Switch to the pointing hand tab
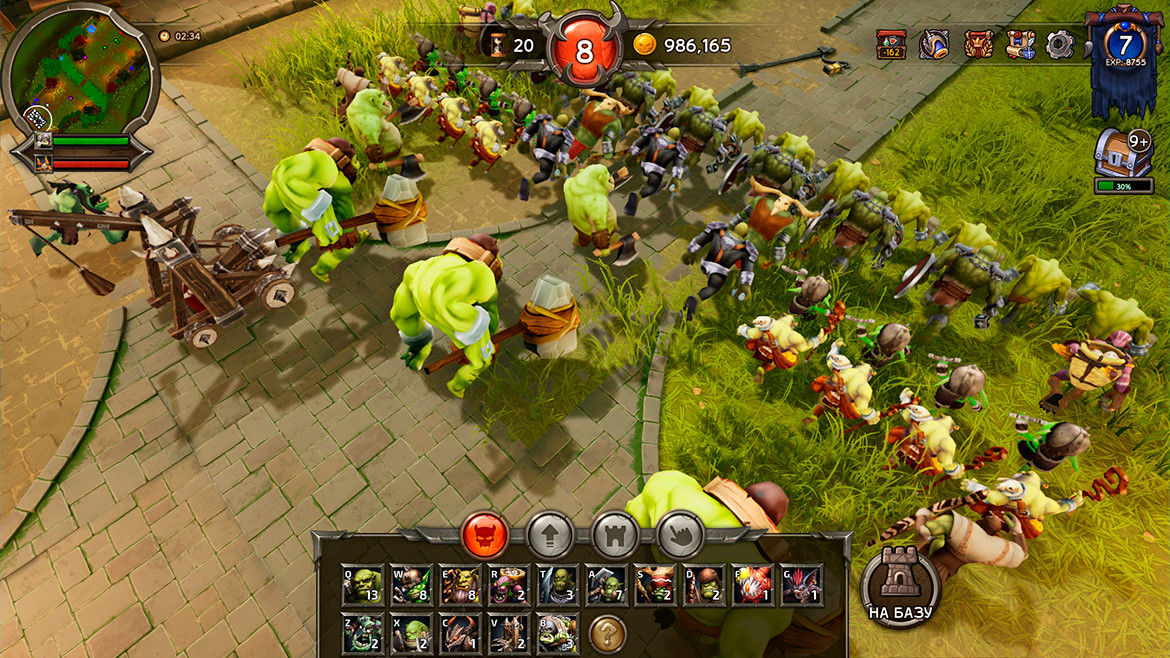 pos(680,536)
